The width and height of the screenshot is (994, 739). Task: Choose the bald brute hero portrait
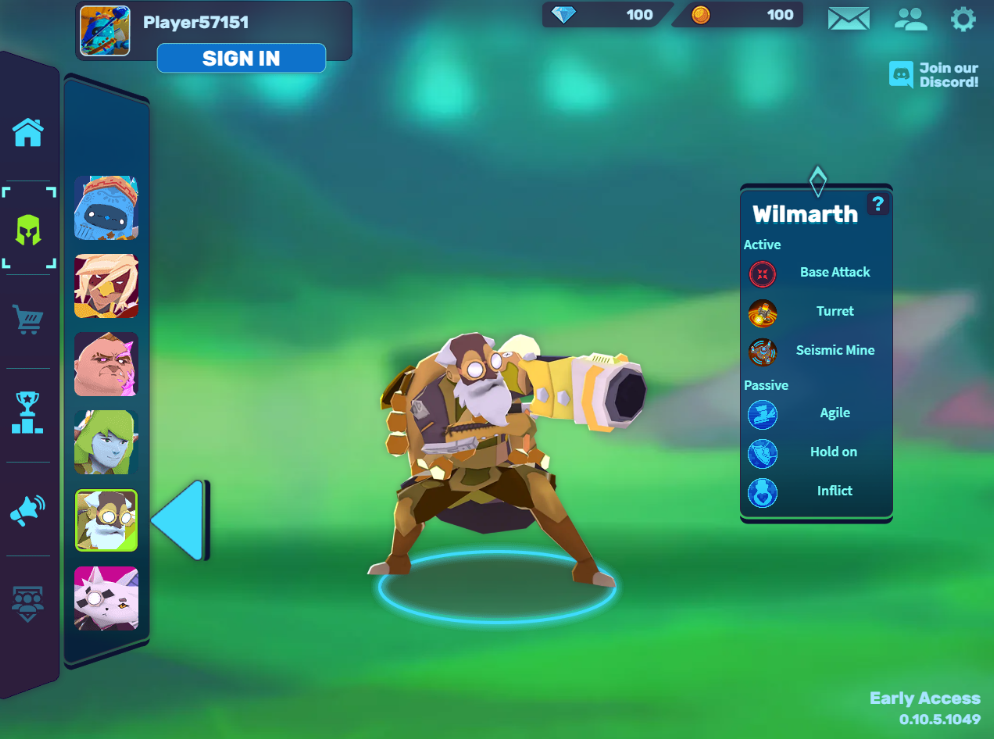(x=106, y=364)
